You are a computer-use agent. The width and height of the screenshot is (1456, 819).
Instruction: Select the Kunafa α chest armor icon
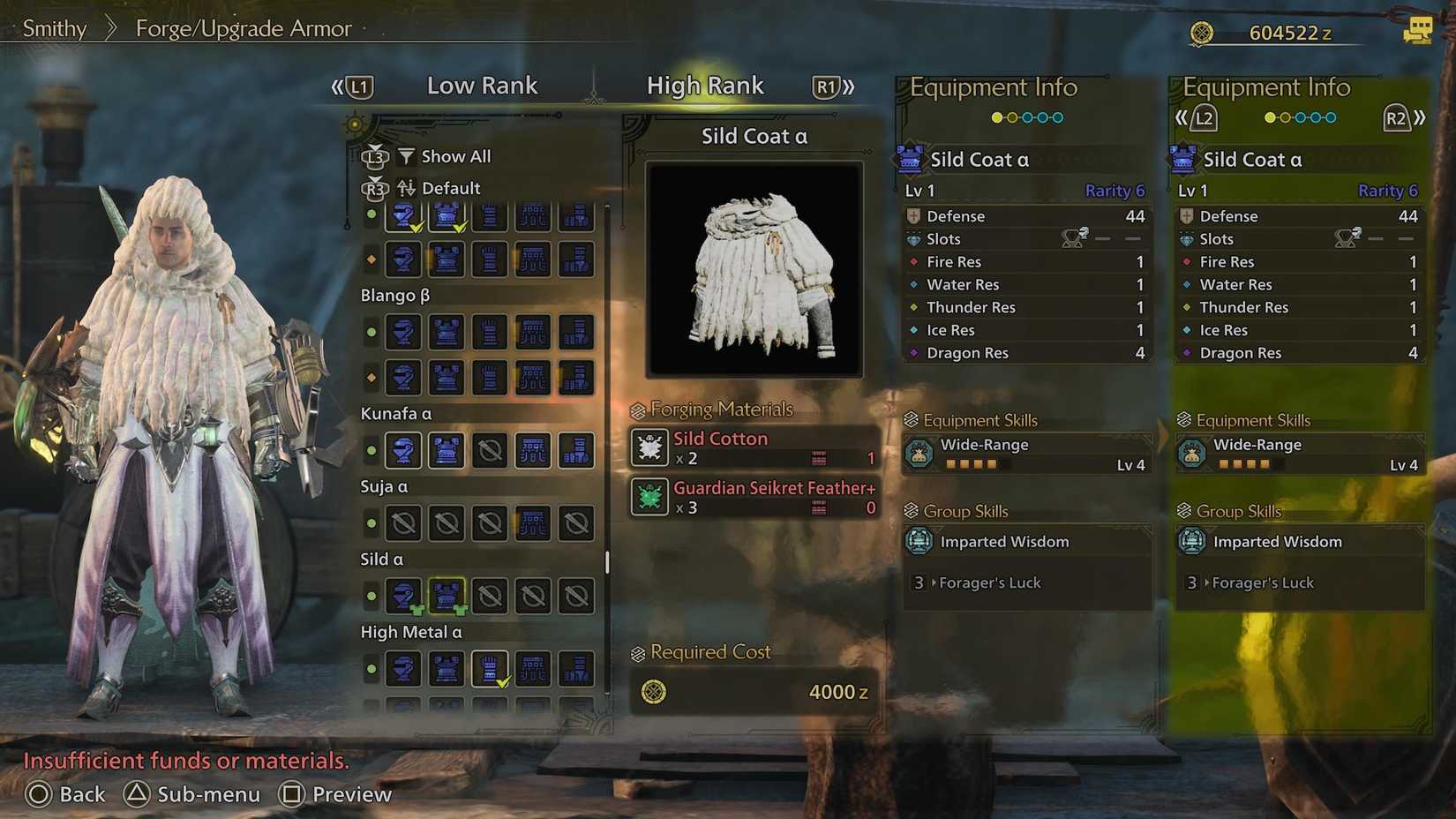pyautogui.click(x=447, y=450)
